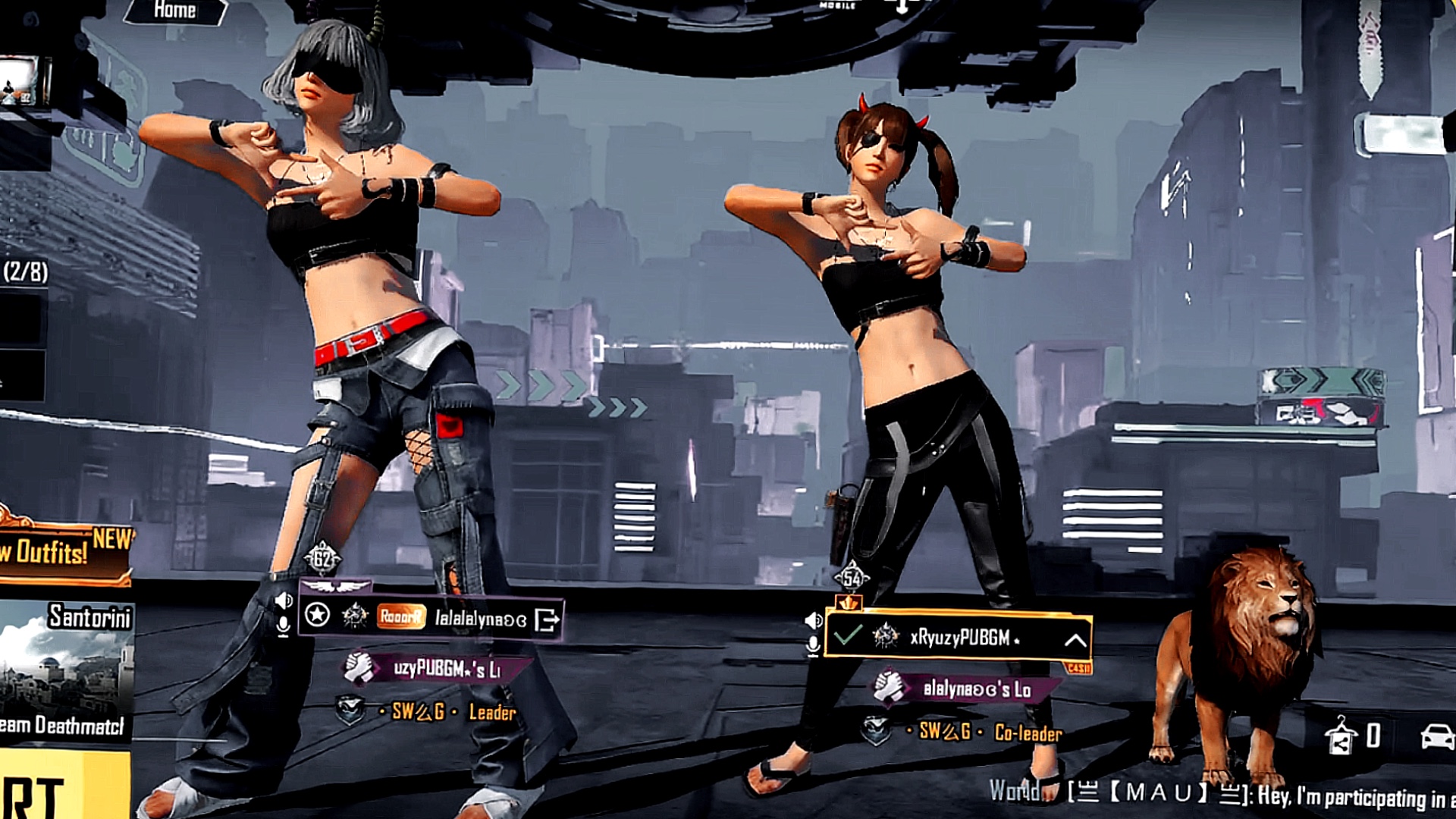This screenshot has height=819, width=1456.
Task: Toggle the speaker icon beside xRyuzyPUBGM's nameplate
Action: (813, 620)
